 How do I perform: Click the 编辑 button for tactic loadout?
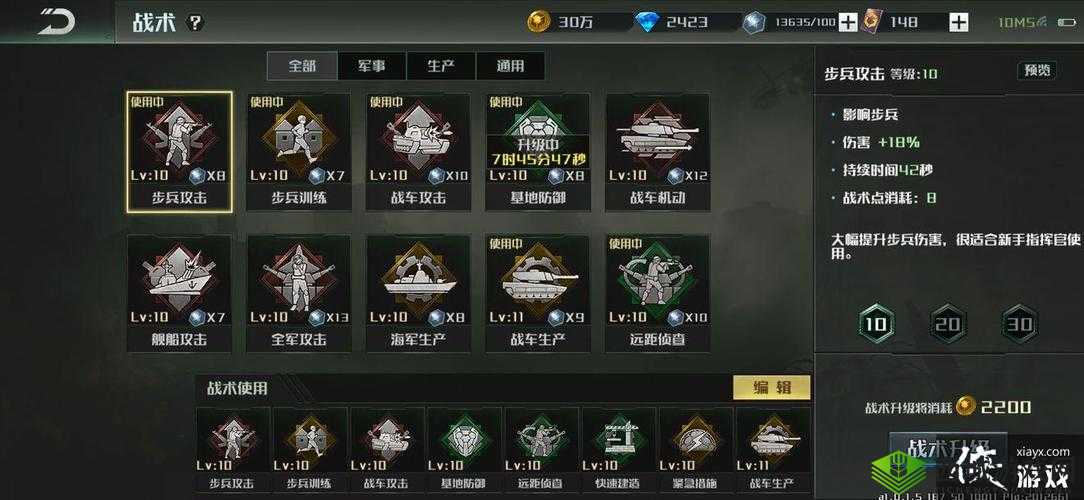771,387
